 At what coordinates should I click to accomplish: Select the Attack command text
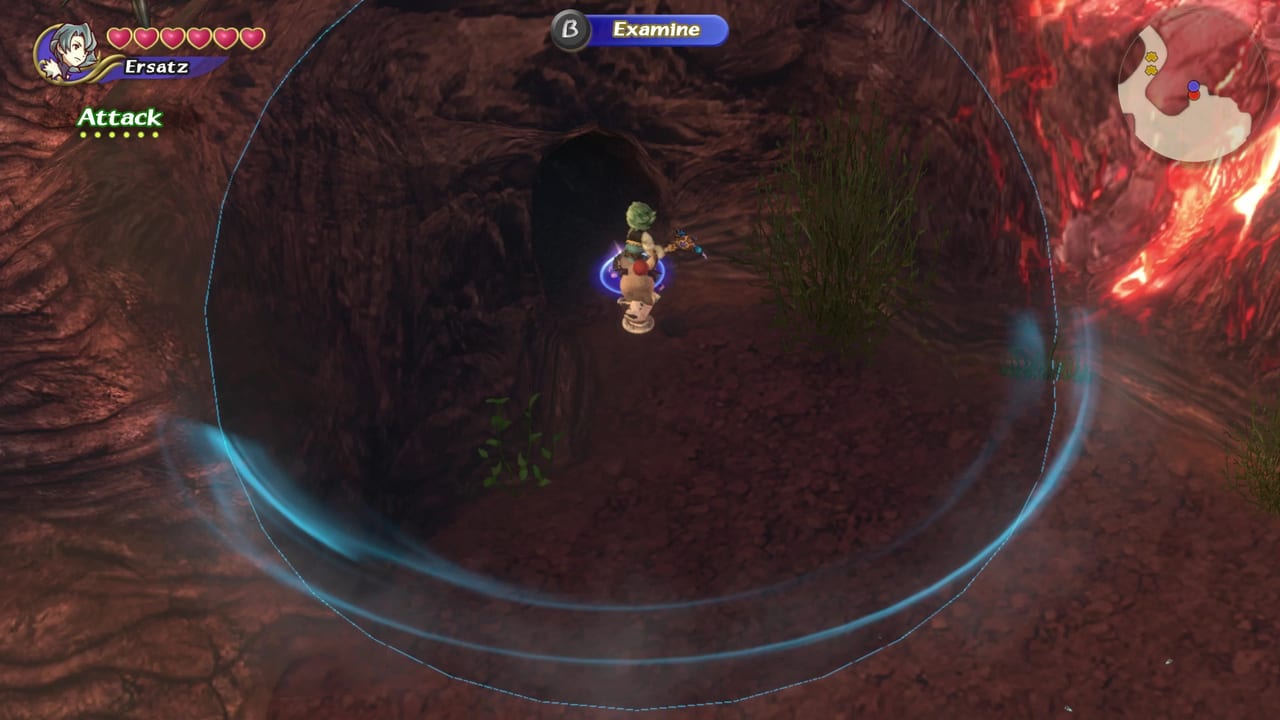pos(118,116)
